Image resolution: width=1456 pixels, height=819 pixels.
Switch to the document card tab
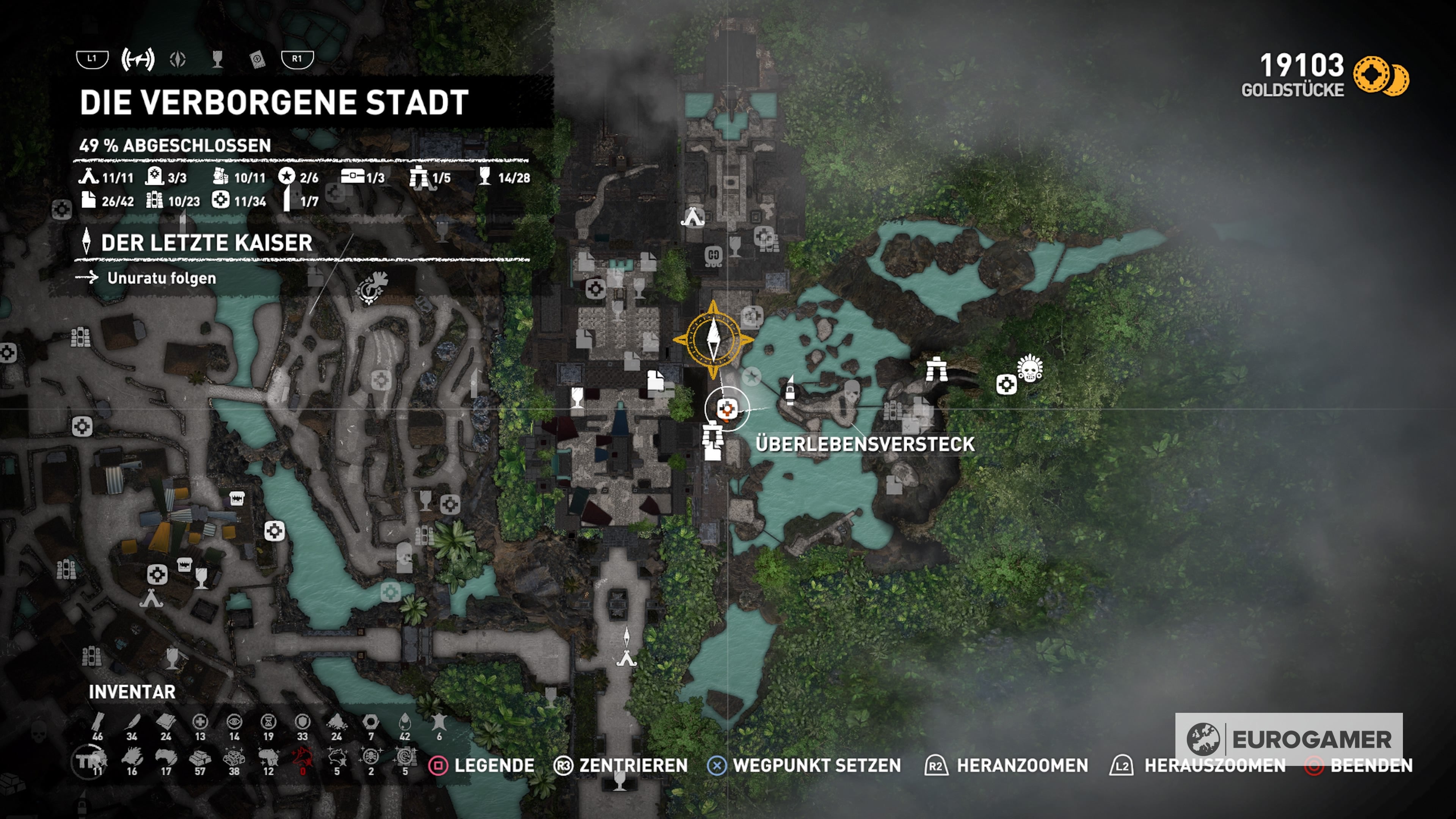coord(257,59)
